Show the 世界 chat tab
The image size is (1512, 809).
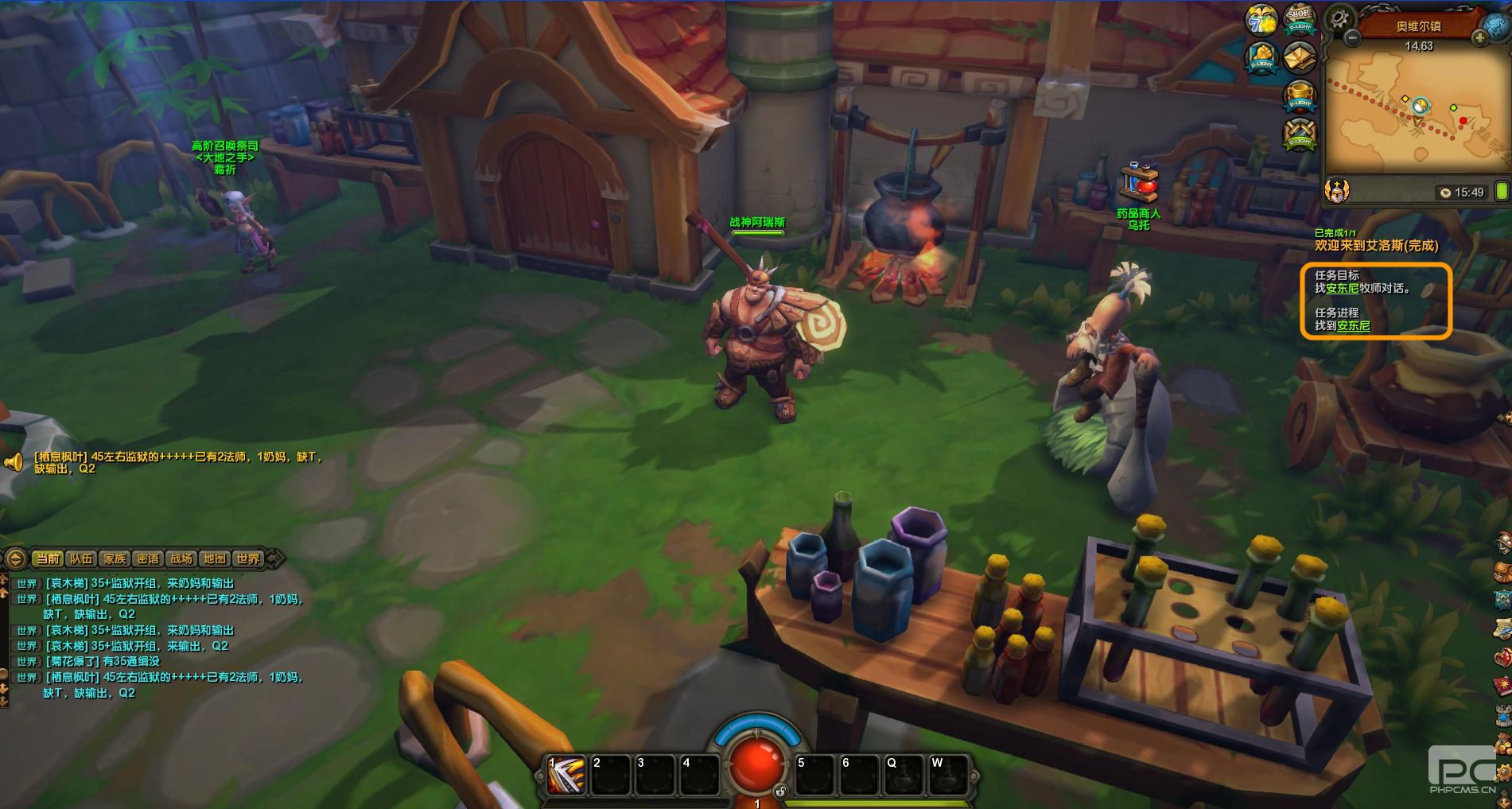(x=248, y=558)
